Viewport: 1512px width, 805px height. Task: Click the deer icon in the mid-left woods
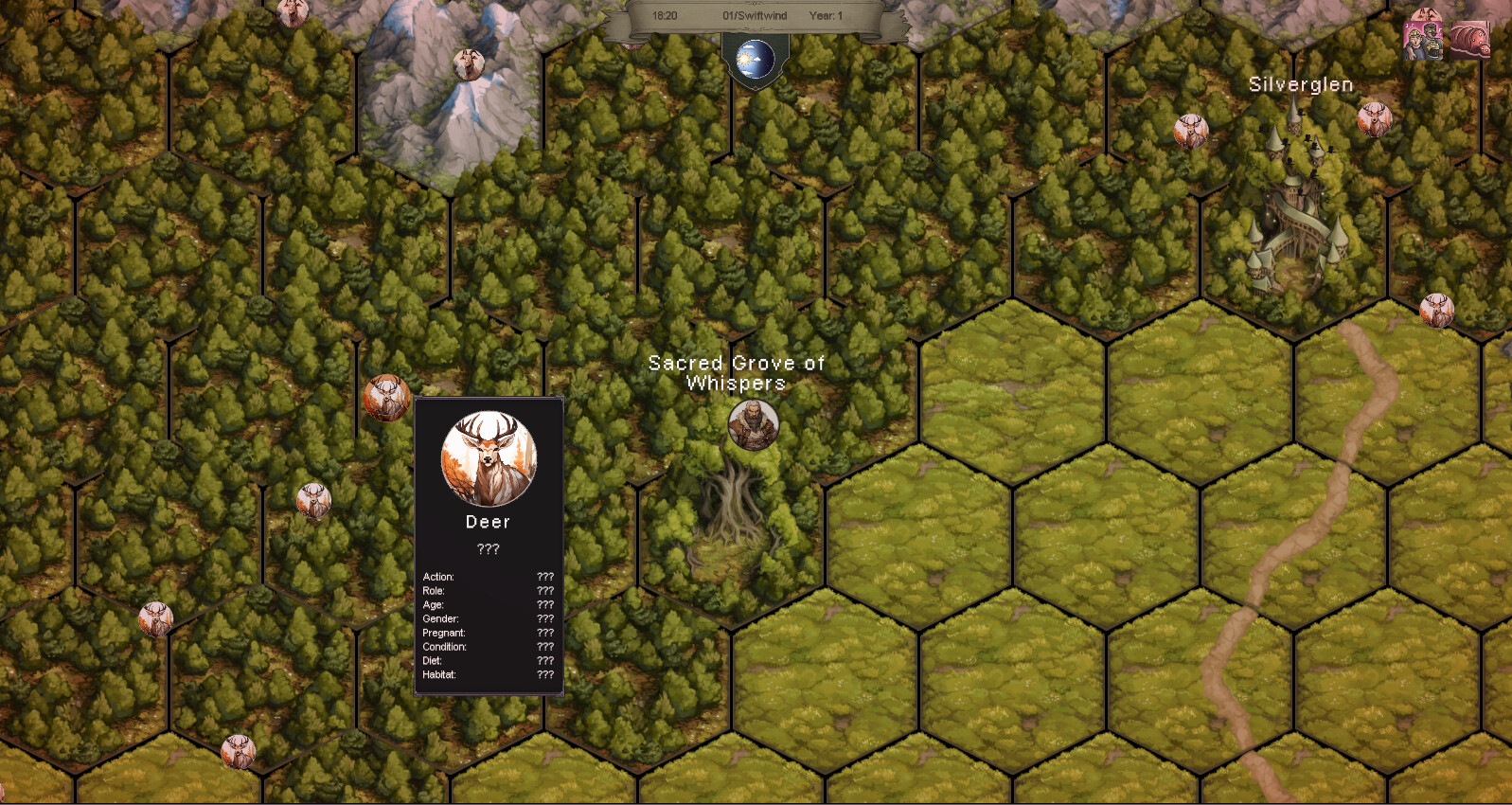coord(313,497)
